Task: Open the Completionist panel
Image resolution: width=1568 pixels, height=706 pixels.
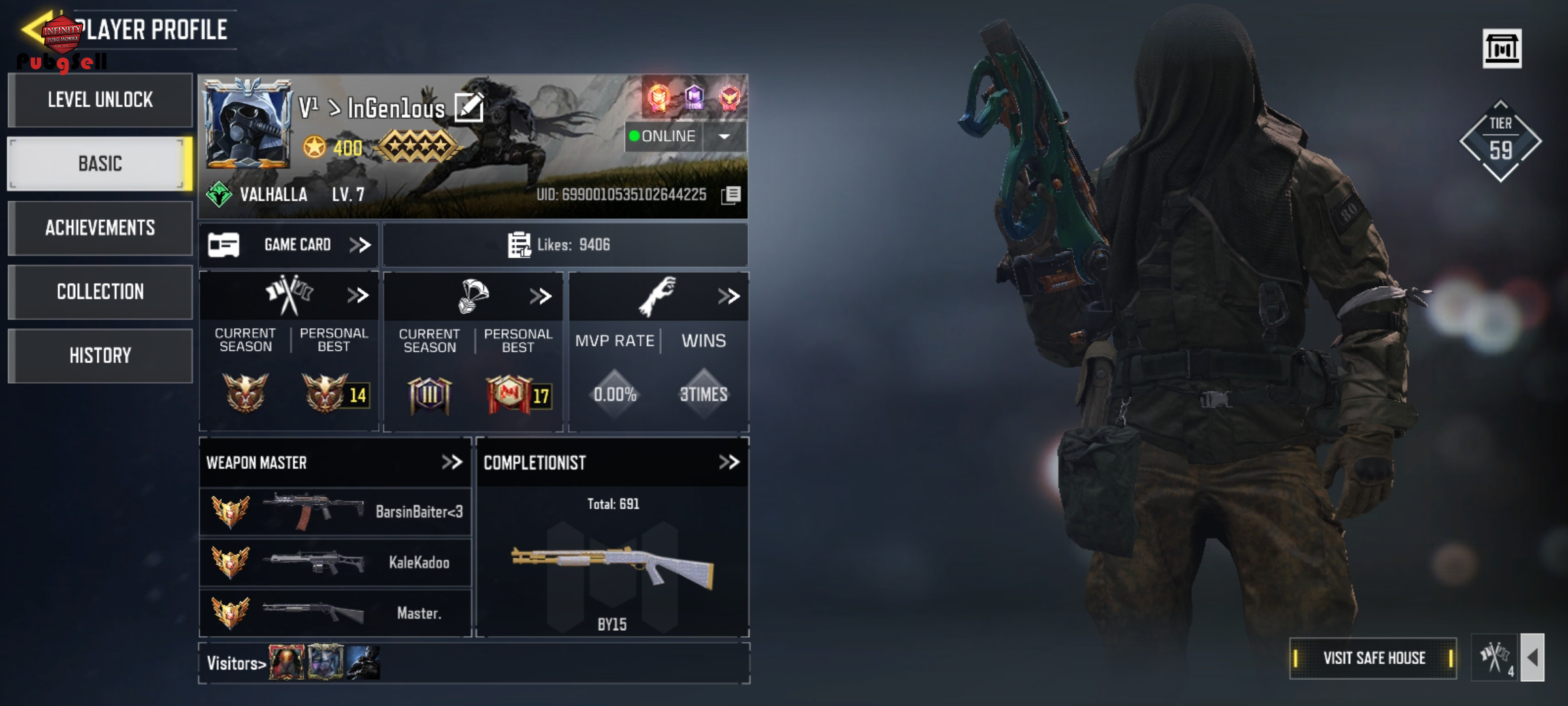Action: (728, 463)
